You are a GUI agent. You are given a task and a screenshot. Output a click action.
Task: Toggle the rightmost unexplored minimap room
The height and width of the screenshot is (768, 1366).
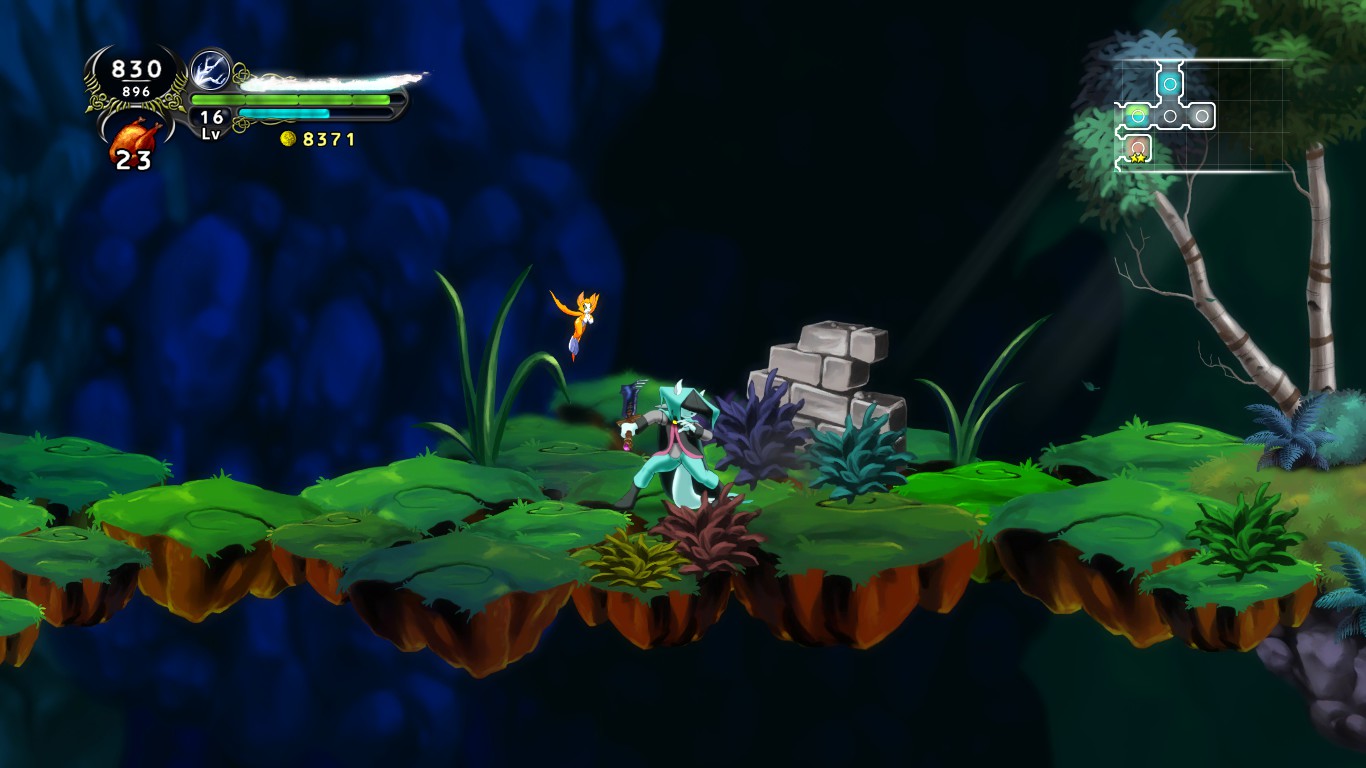pyautogui.click(x=1201, y=114)
